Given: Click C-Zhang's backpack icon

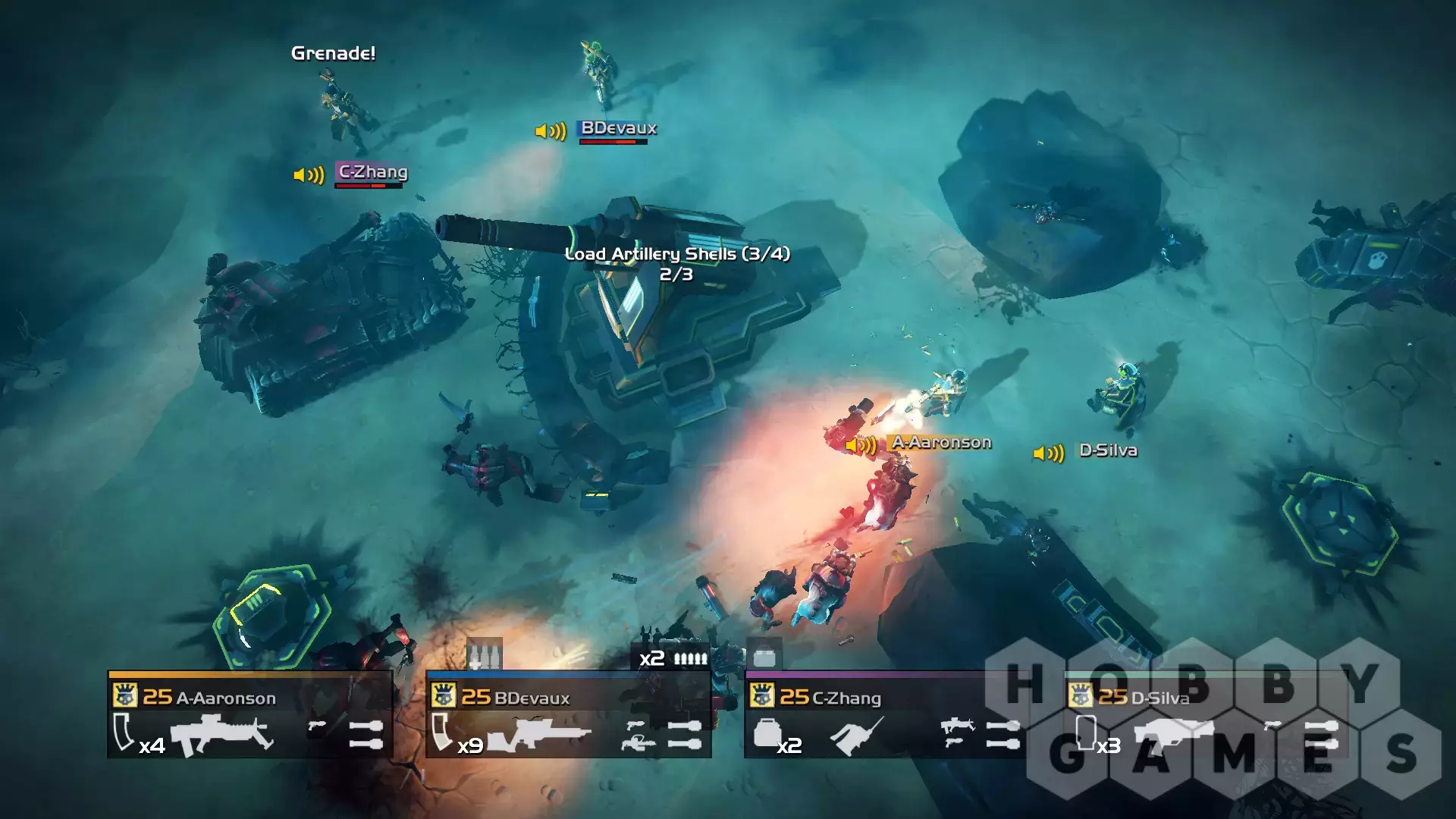Looking at the screenshot, I should [x=767, y=733].
